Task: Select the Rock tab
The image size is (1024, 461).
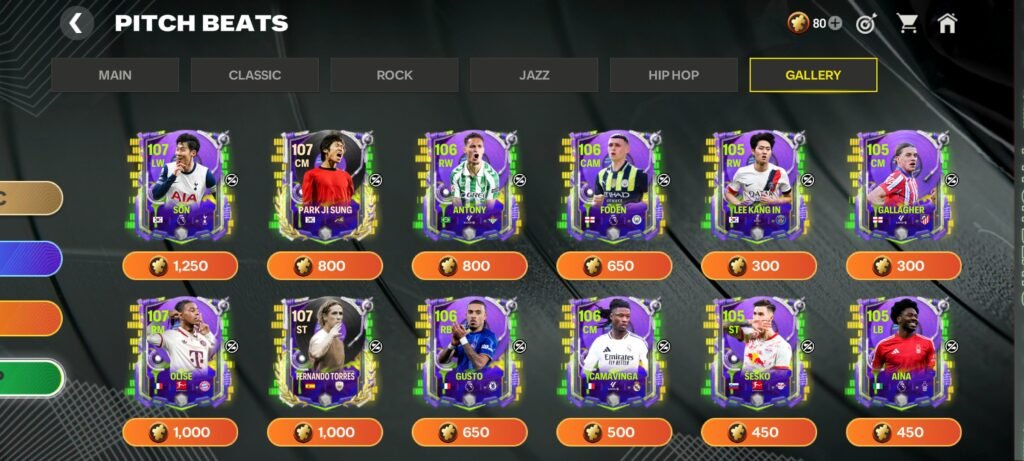Action: [x=394, y=75]
